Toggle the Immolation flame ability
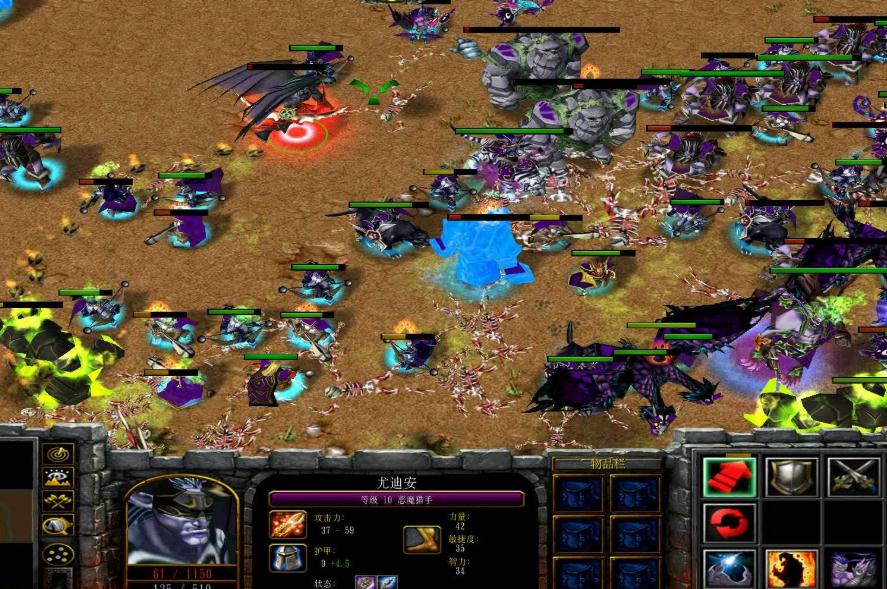 coord(790,567)
